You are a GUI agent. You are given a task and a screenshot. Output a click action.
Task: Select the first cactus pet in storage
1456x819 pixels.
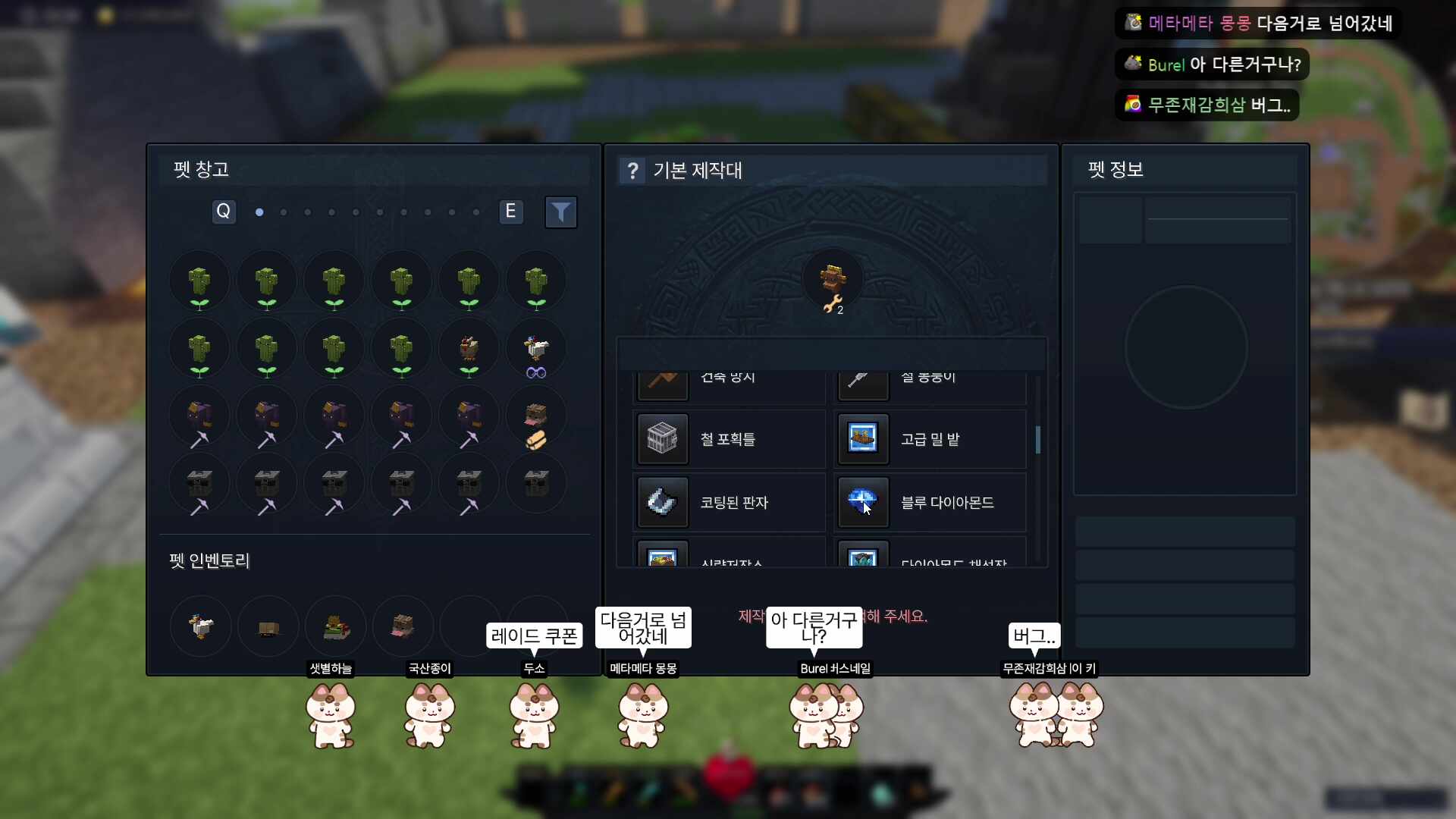click(x=200, y=281)
